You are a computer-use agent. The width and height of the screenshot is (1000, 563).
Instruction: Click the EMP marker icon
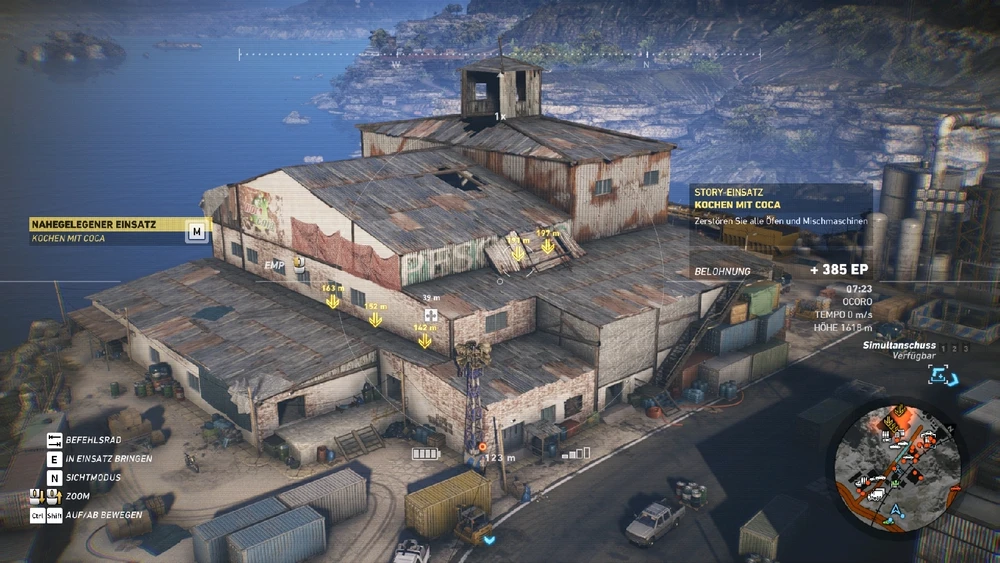298,264
